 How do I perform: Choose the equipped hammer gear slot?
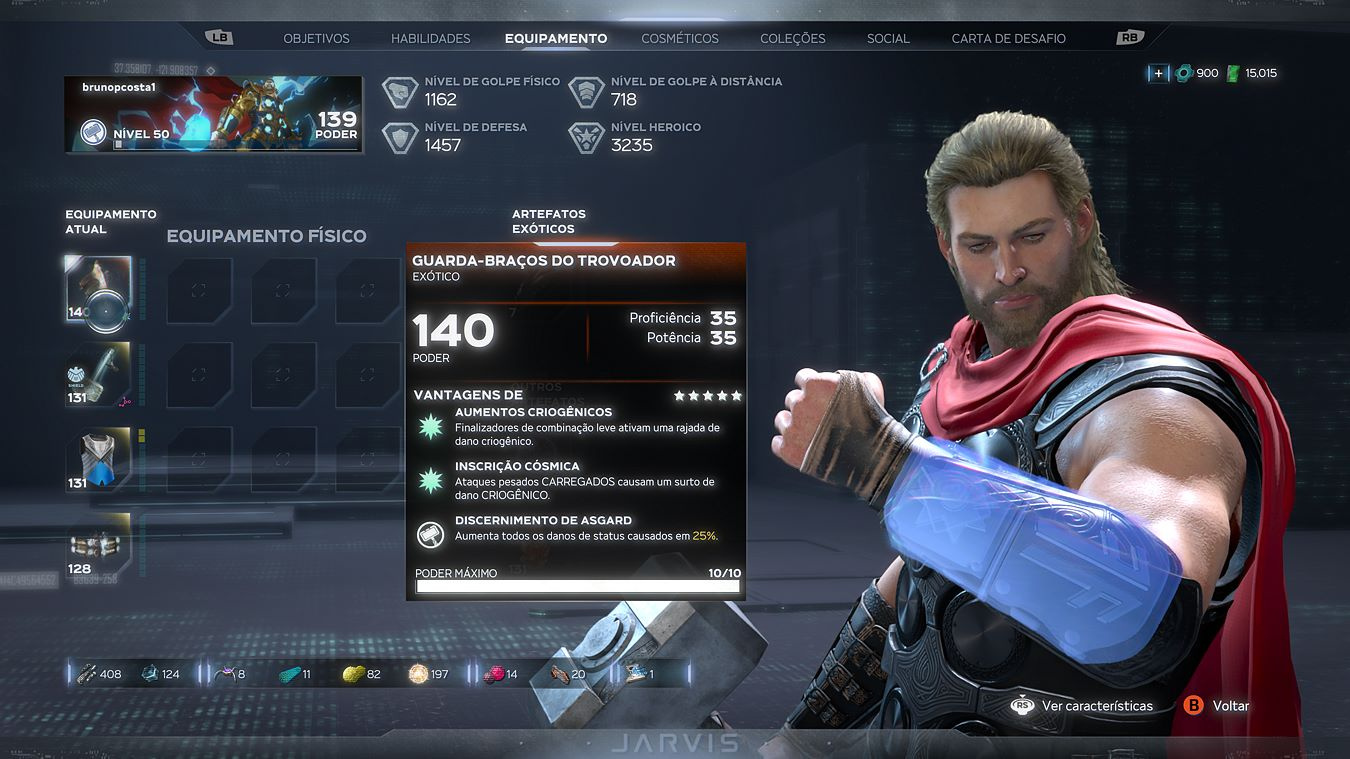click(98, 375)
